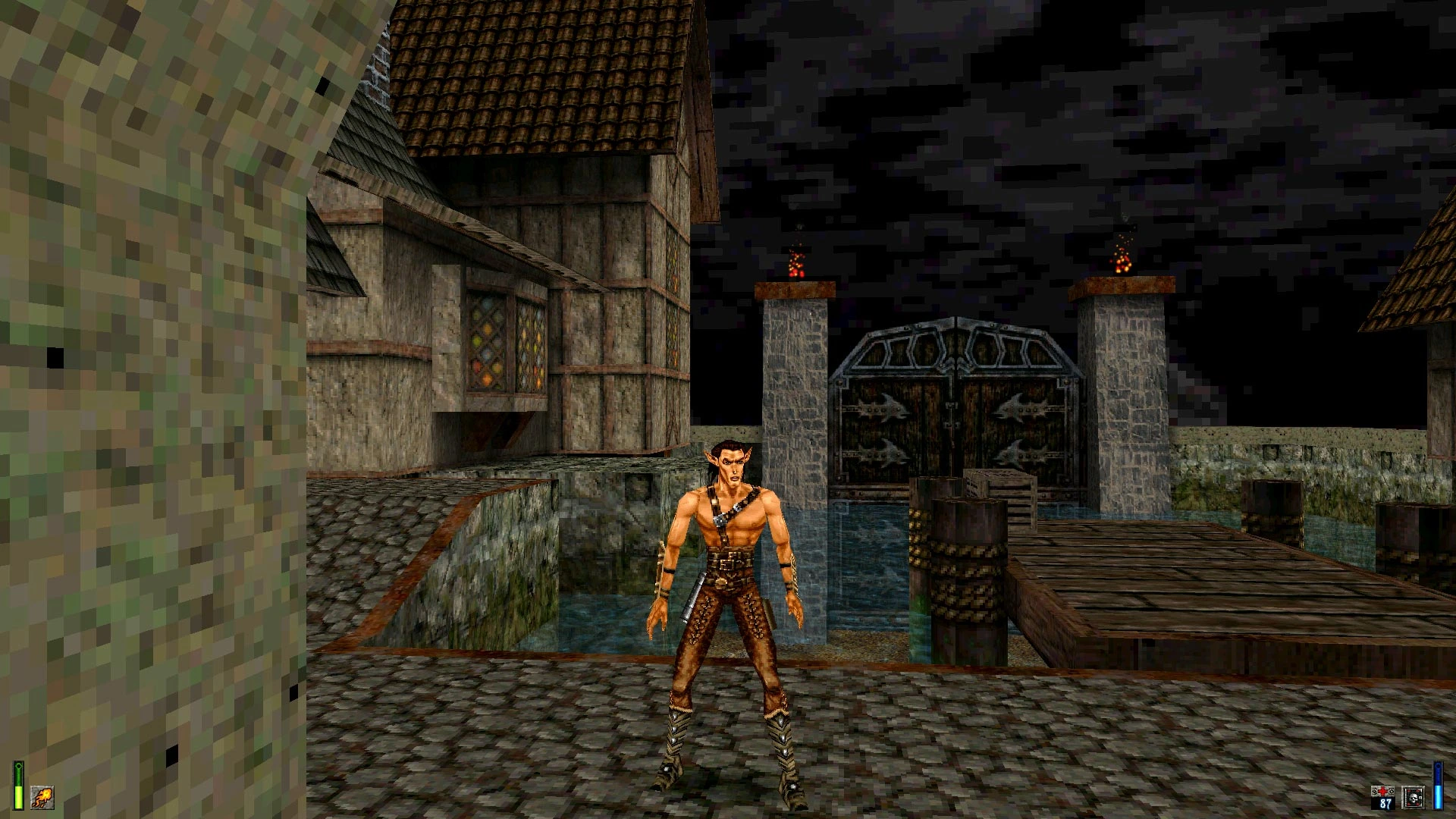Click the left dial beside the red cross

(1374, 792)
